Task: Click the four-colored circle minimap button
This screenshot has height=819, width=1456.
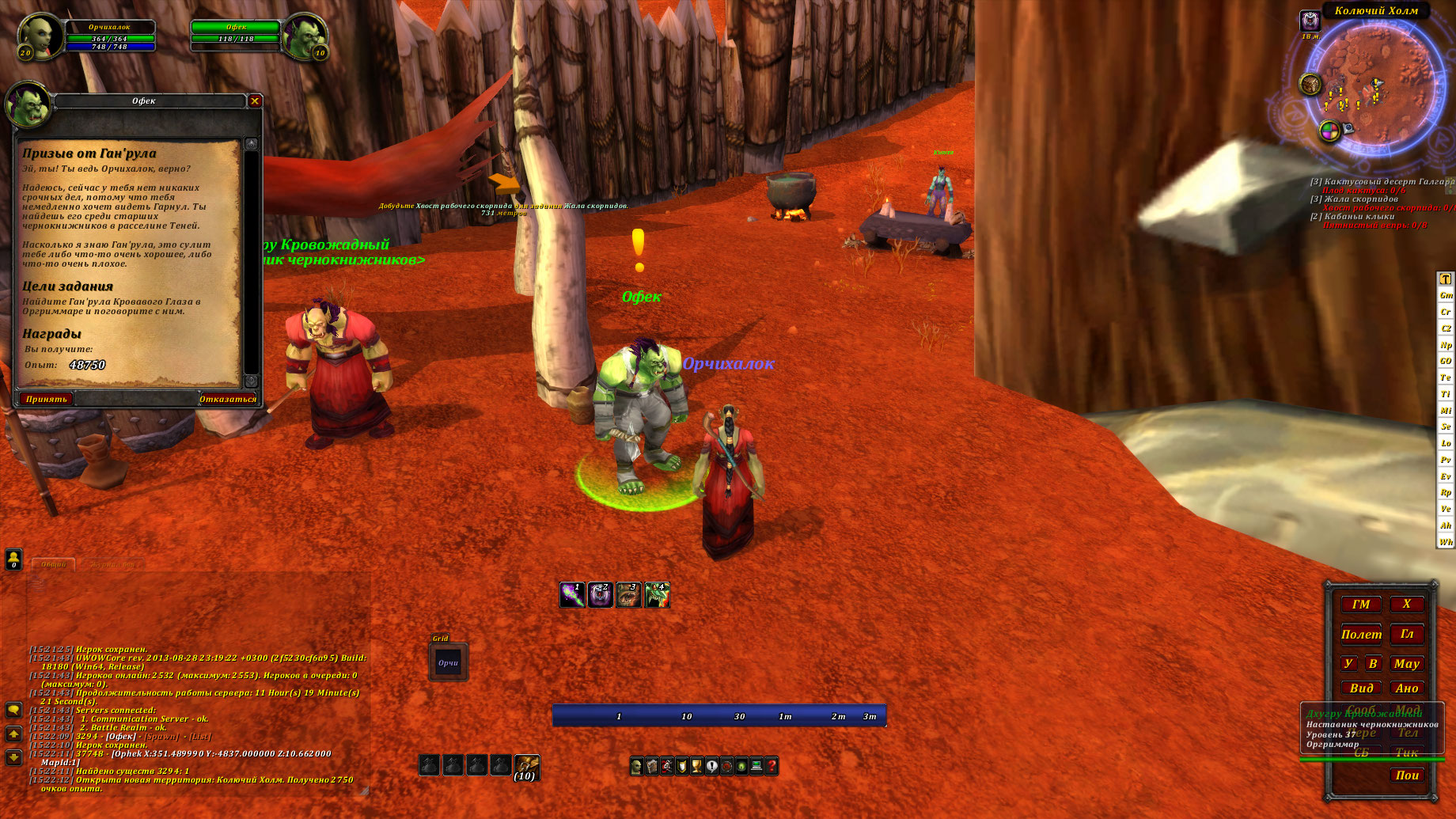Action: tap(1329, 131)
